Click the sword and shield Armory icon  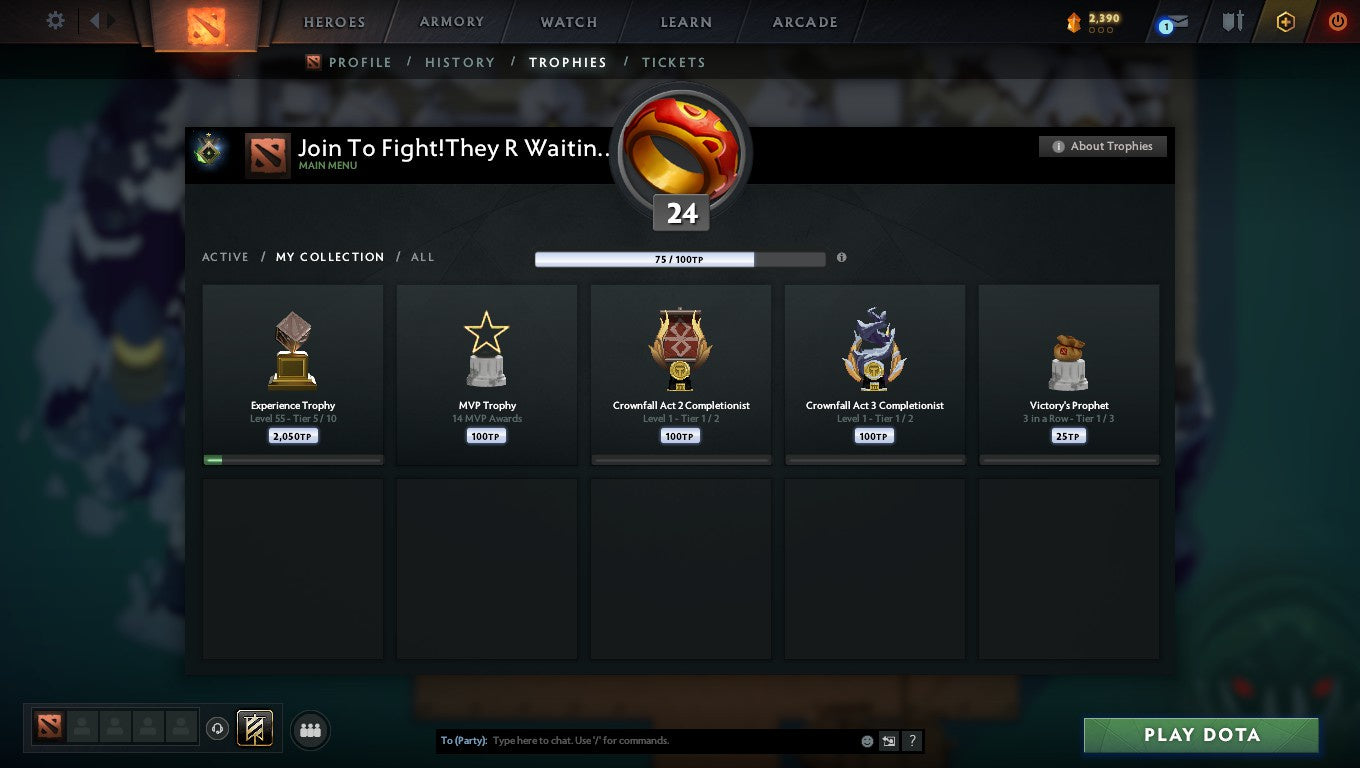click(1231, 20)
